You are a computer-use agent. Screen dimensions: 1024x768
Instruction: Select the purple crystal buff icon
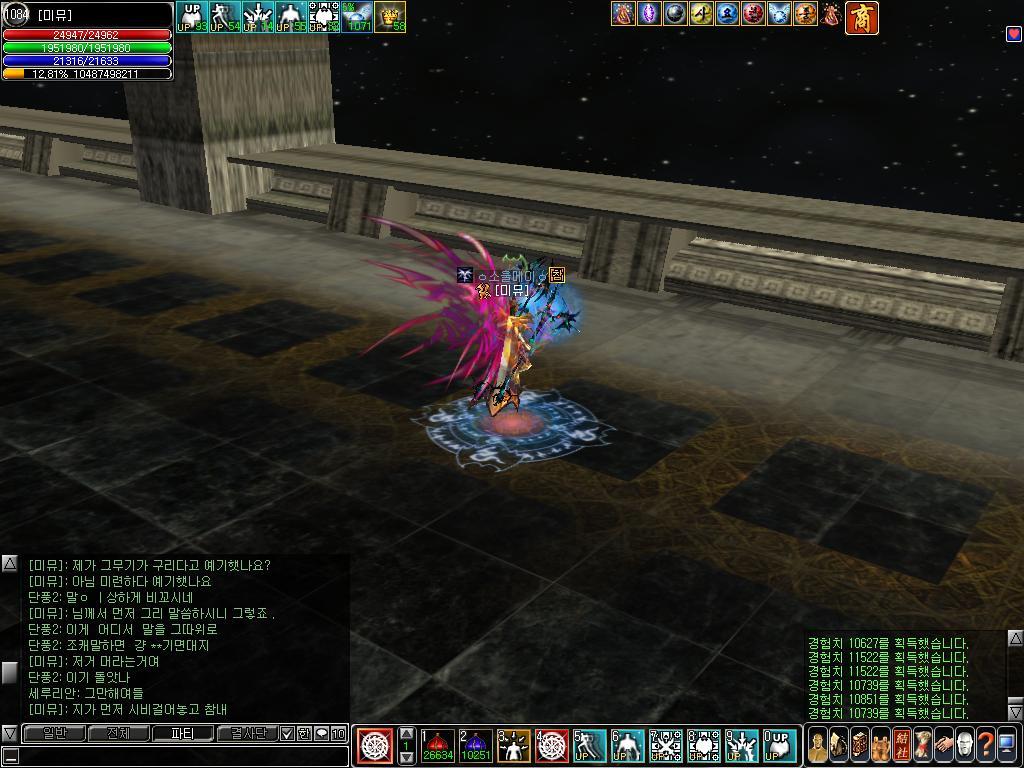[649, 14]
